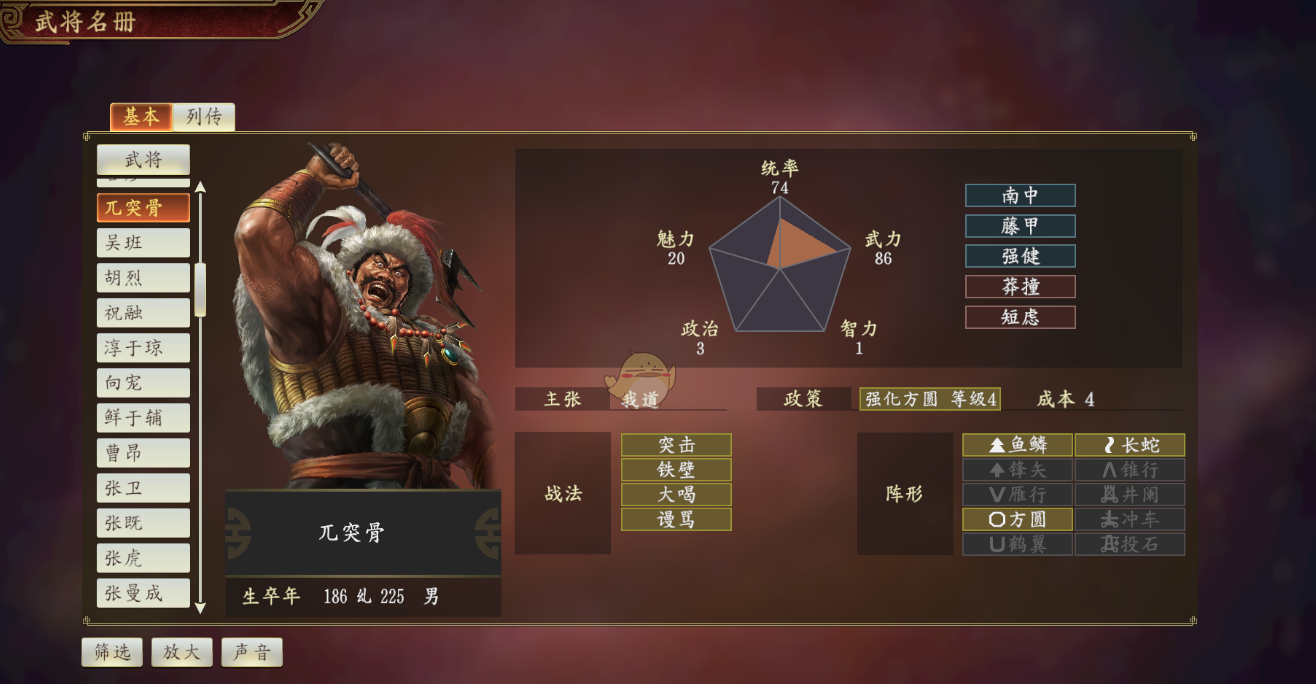Viewport: 1316px width, 684px height.
Task: Select 吴班 from the officer list
Action: click(x=143, y=243)
